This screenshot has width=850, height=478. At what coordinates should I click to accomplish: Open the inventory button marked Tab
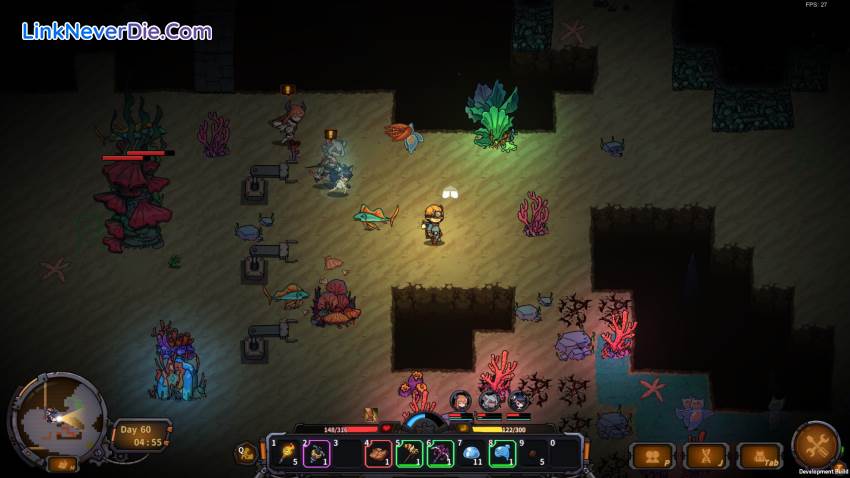click(760, 456)
